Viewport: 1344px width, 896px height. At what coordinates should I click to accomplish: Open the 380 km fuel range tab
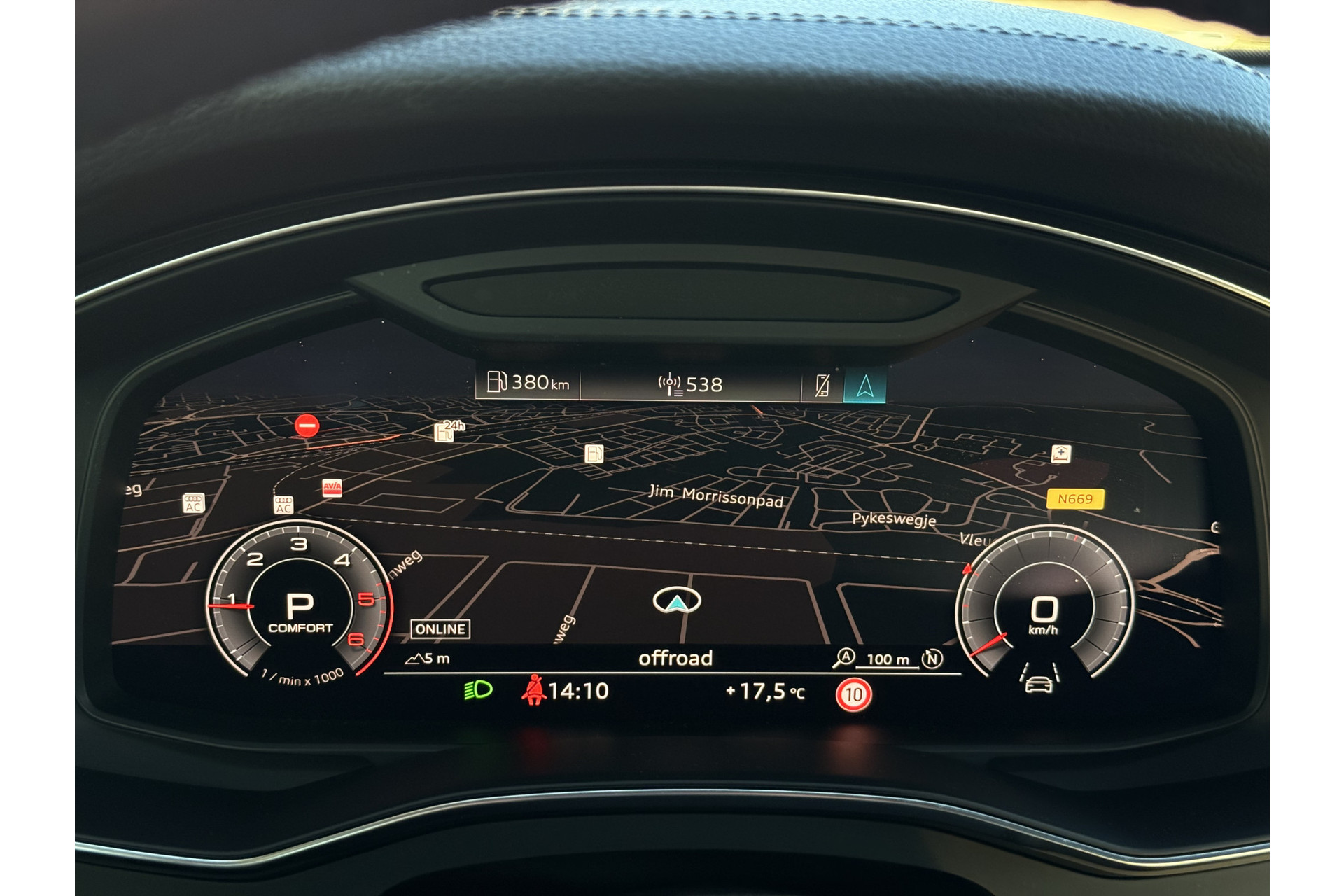pyautogui.click(x=528, y=382)
